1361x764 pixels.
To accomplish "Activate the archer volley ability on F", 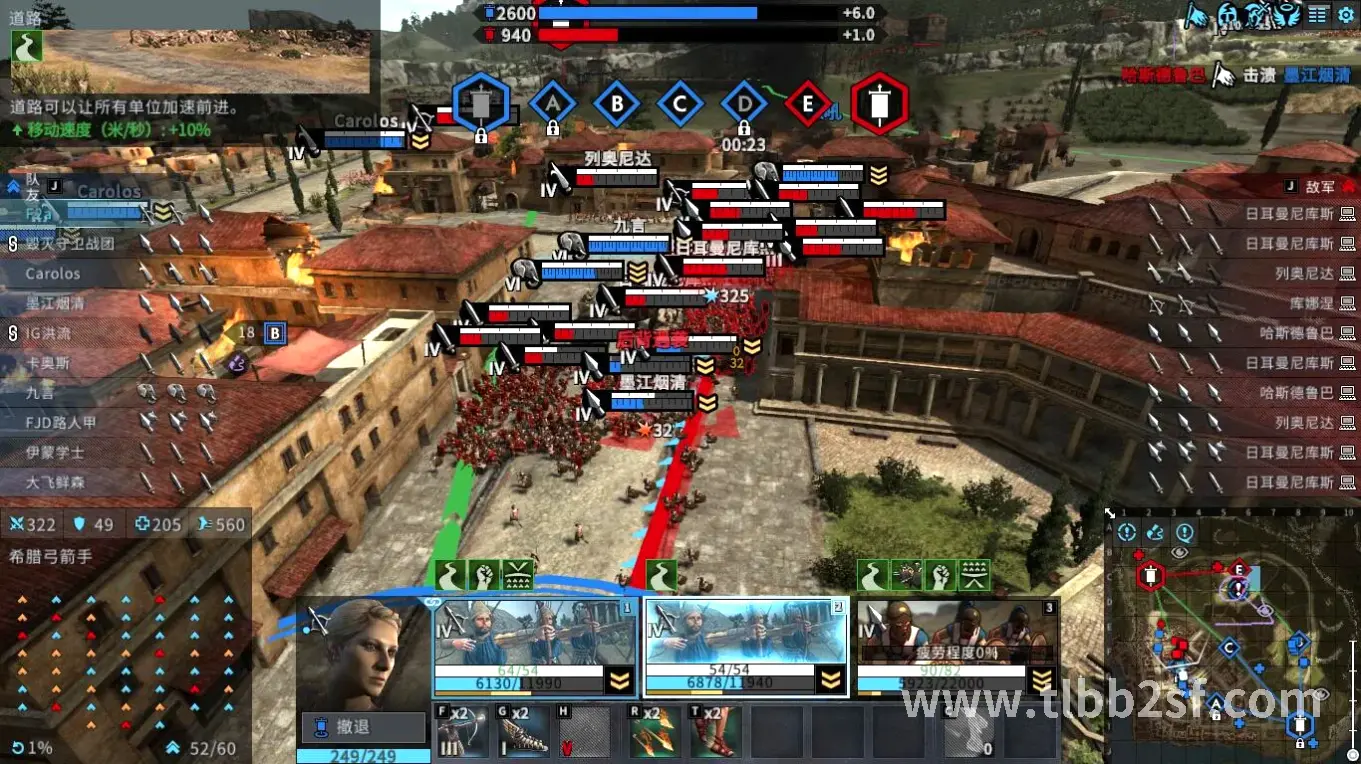I will pyautogui.click(x=462, y=732).
